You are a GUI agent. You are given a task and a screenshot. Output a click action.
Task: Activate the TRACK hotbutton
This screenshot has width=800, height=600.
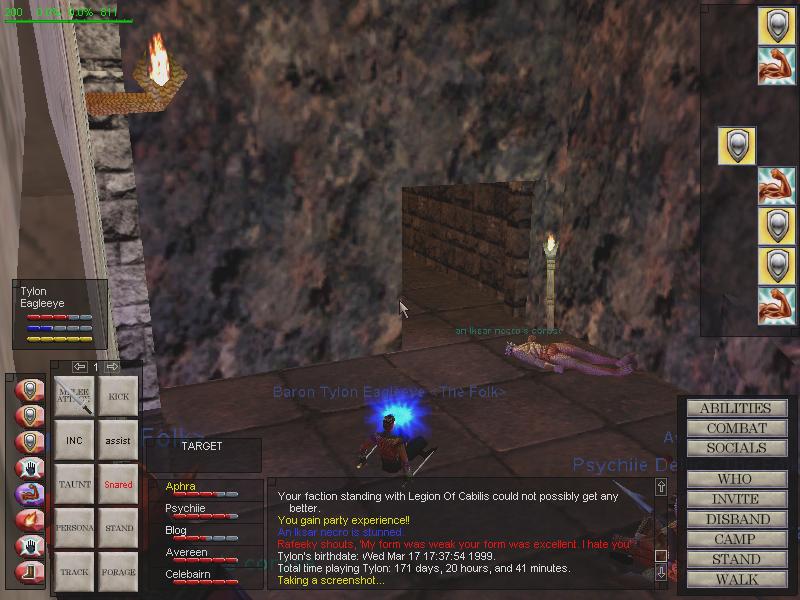(x=74, y=572)
